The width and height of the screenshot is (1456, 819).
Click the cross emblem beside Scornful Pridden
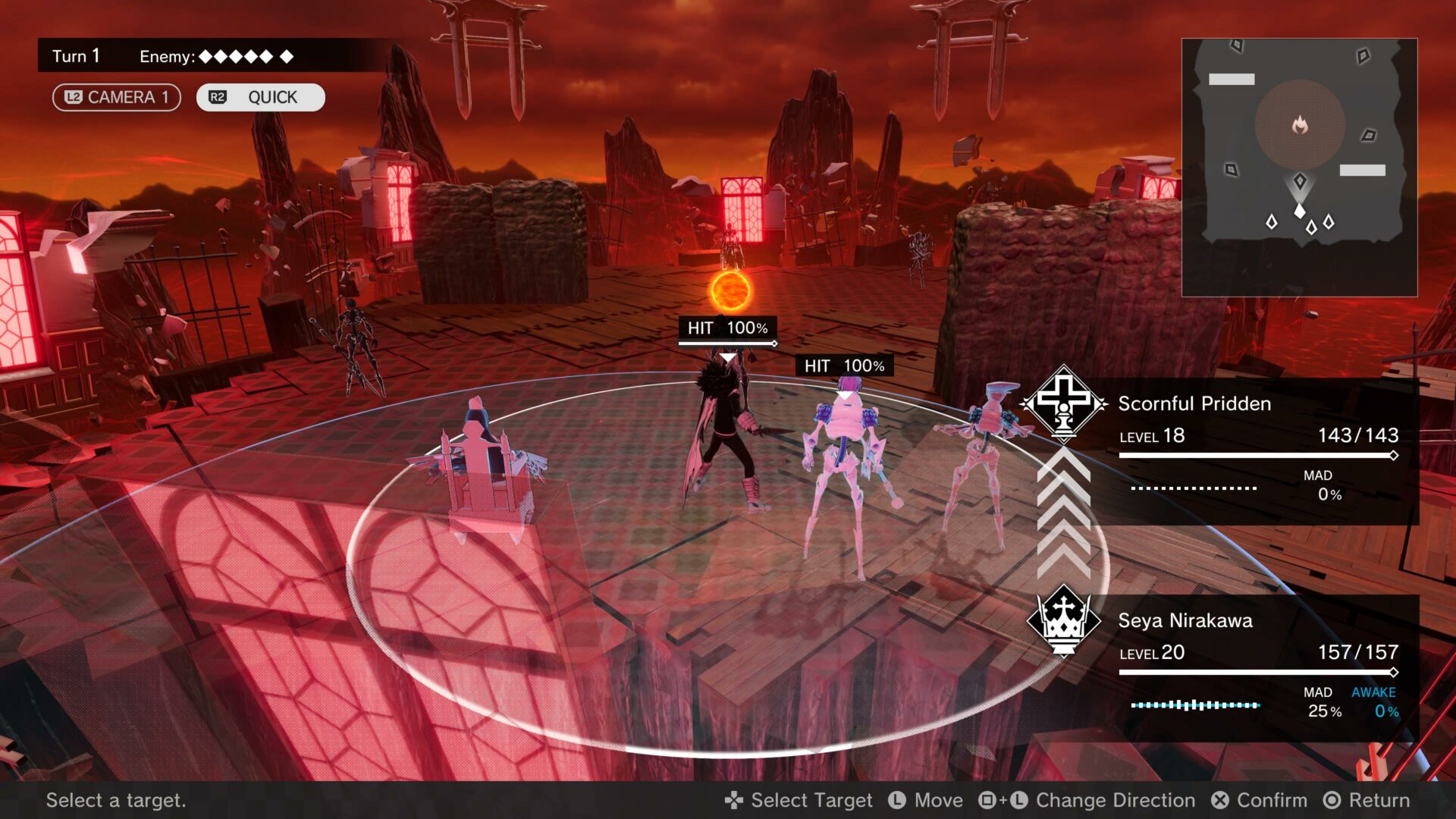(1064, 403)
